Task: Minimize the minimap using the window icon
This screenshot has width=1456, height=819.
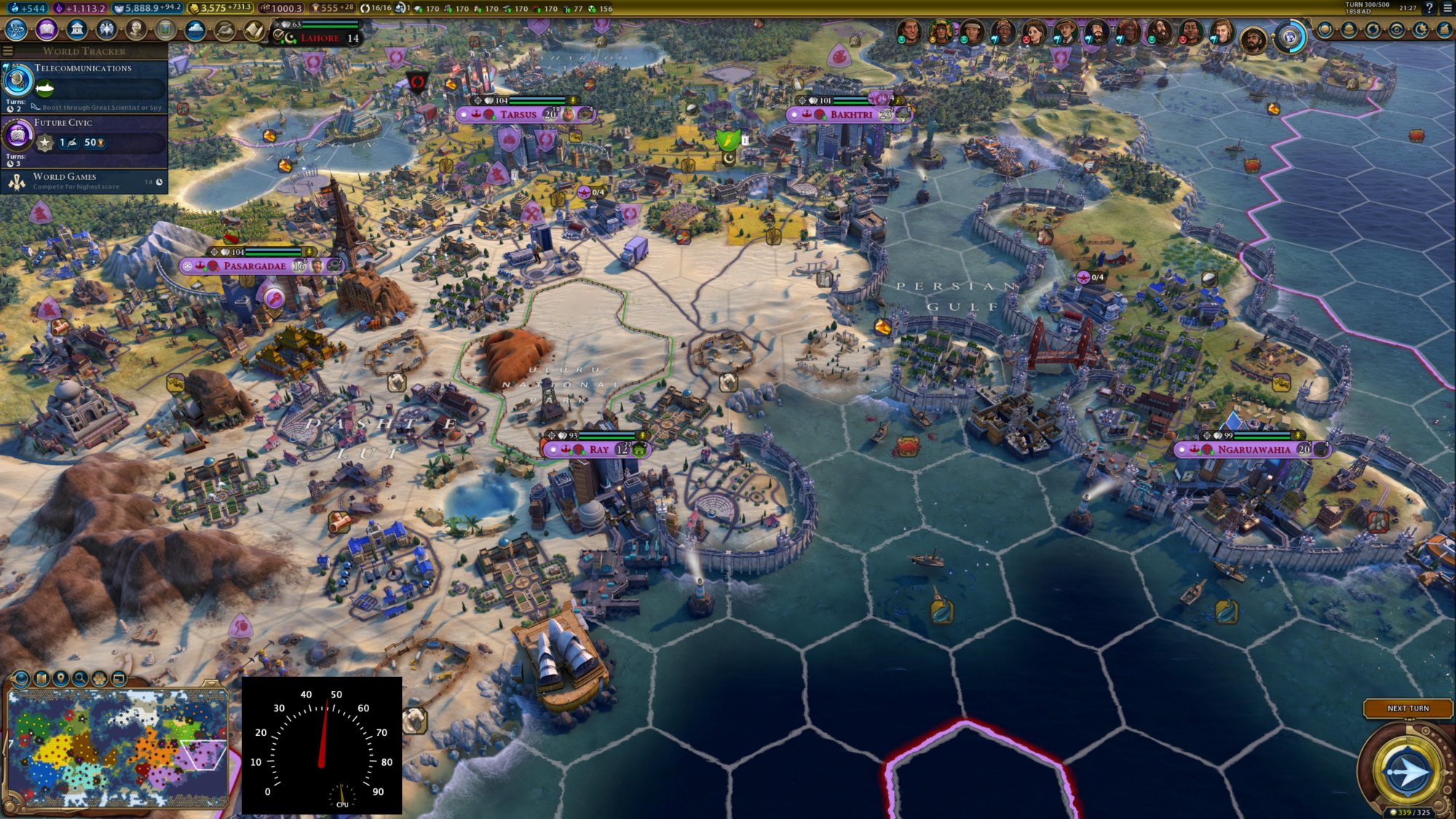Action: tap(119, 678)
